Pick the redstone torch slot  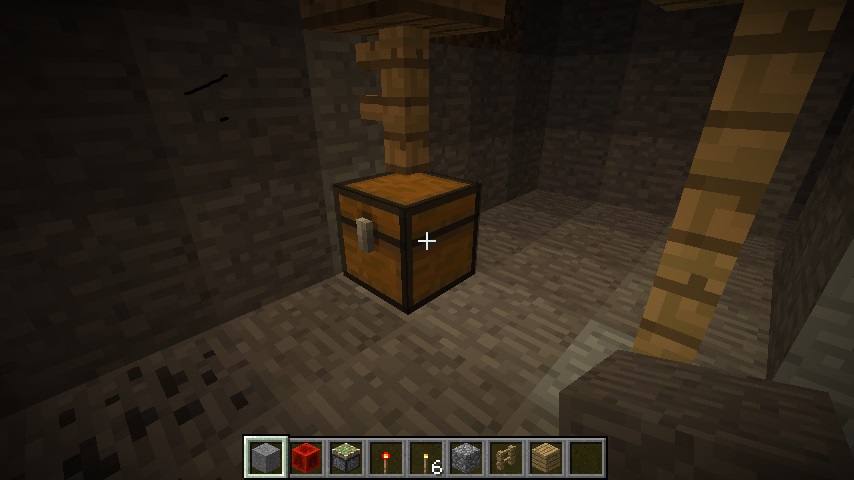(386, 458)
